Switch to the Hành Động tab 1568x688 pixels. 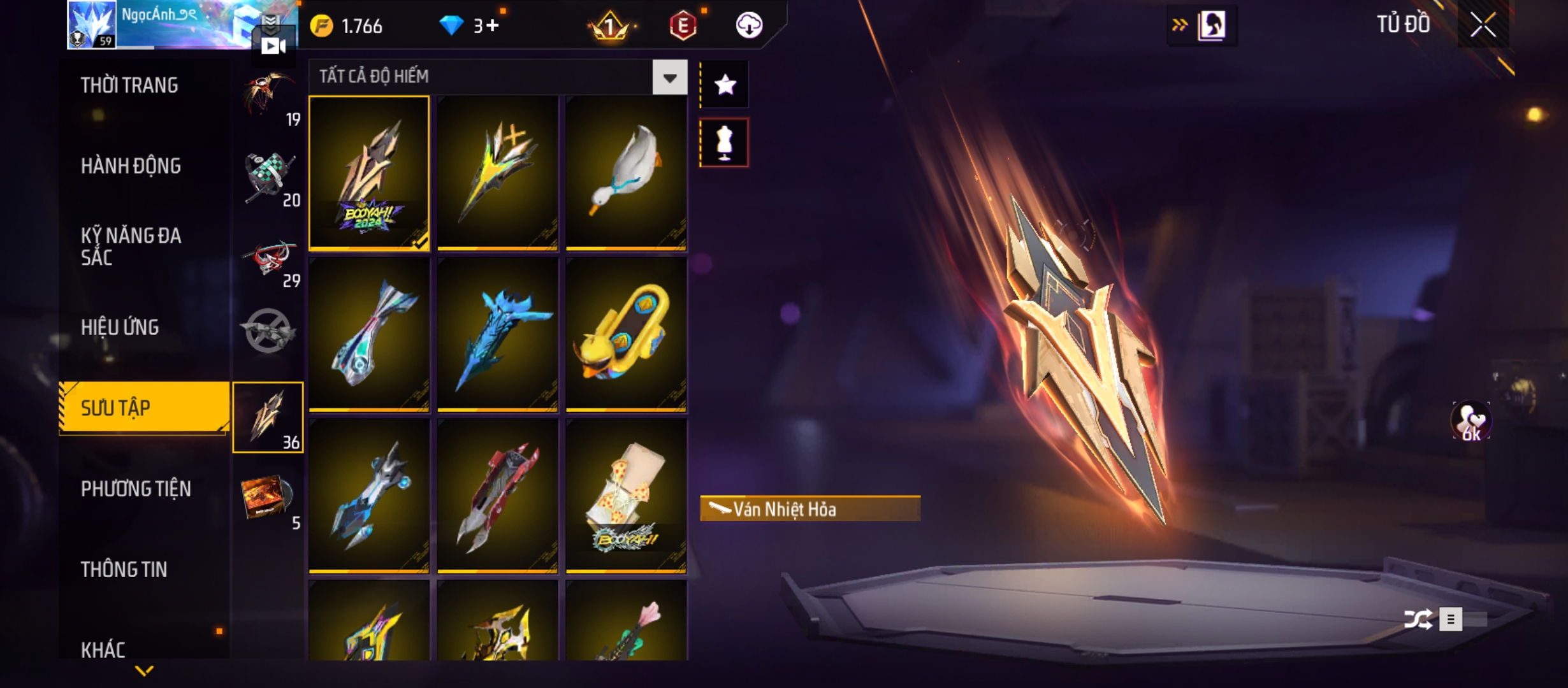(x=131, y=166)
